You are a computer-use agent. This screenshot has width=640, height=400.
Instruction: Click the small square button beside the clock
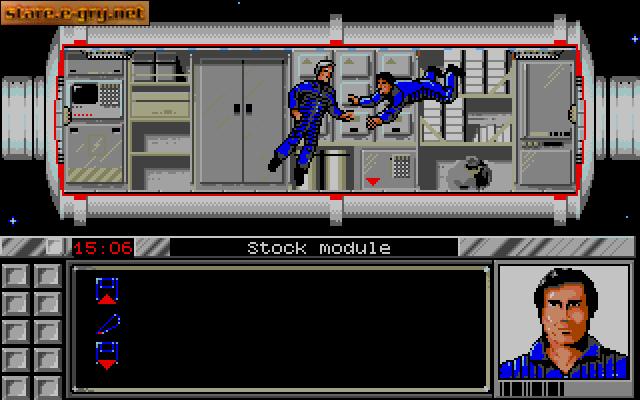pyautogui.click(x=56, y=246)
